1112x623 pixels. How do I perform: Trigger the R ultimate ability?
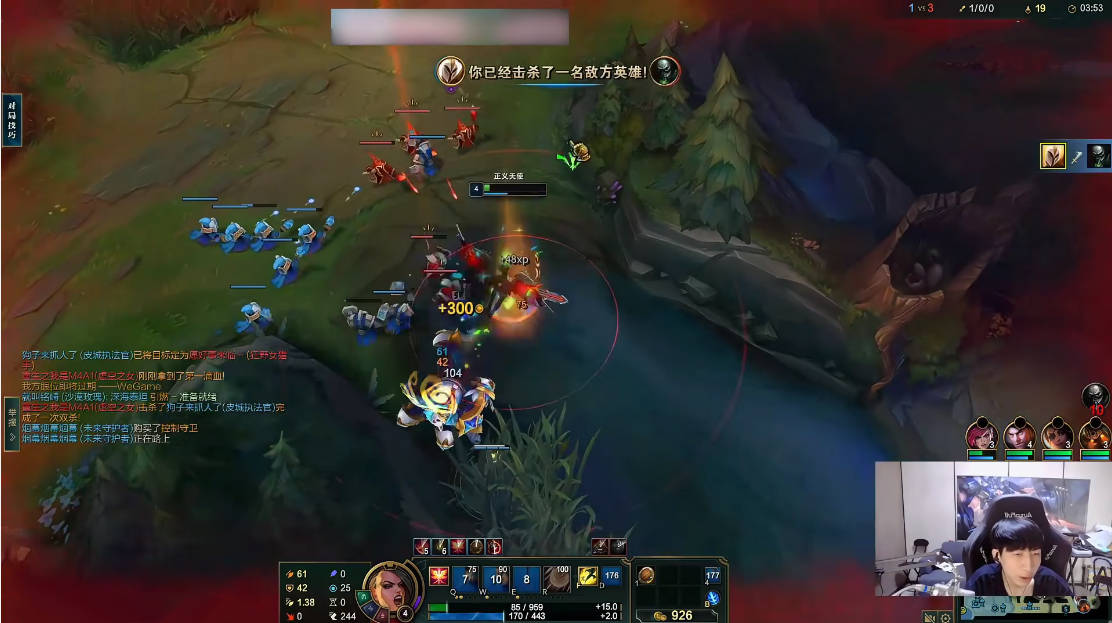point(557,579)
